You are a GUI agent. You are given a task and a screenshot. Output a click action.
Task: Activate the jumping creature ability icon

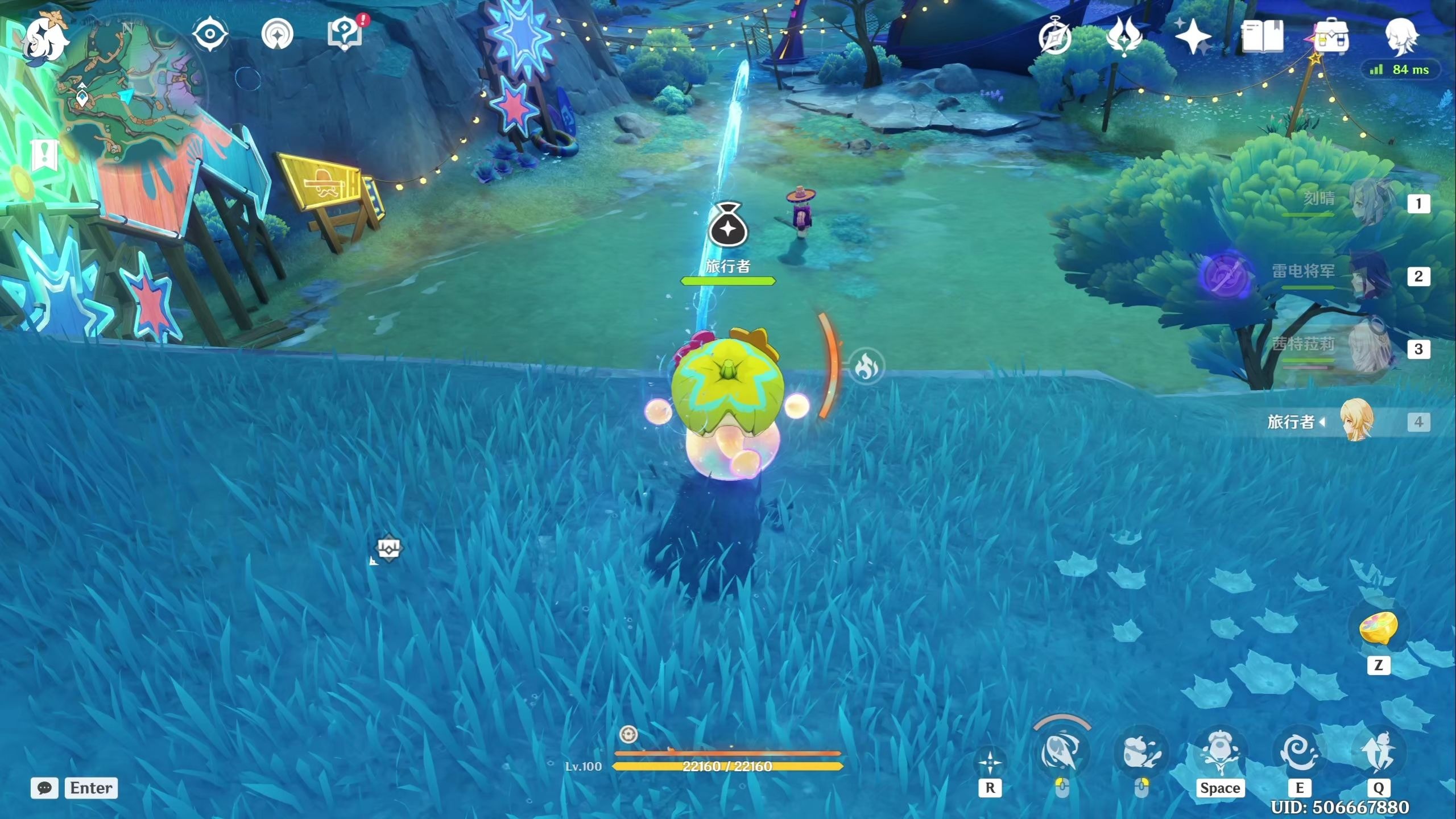(x=1219, y=751)
